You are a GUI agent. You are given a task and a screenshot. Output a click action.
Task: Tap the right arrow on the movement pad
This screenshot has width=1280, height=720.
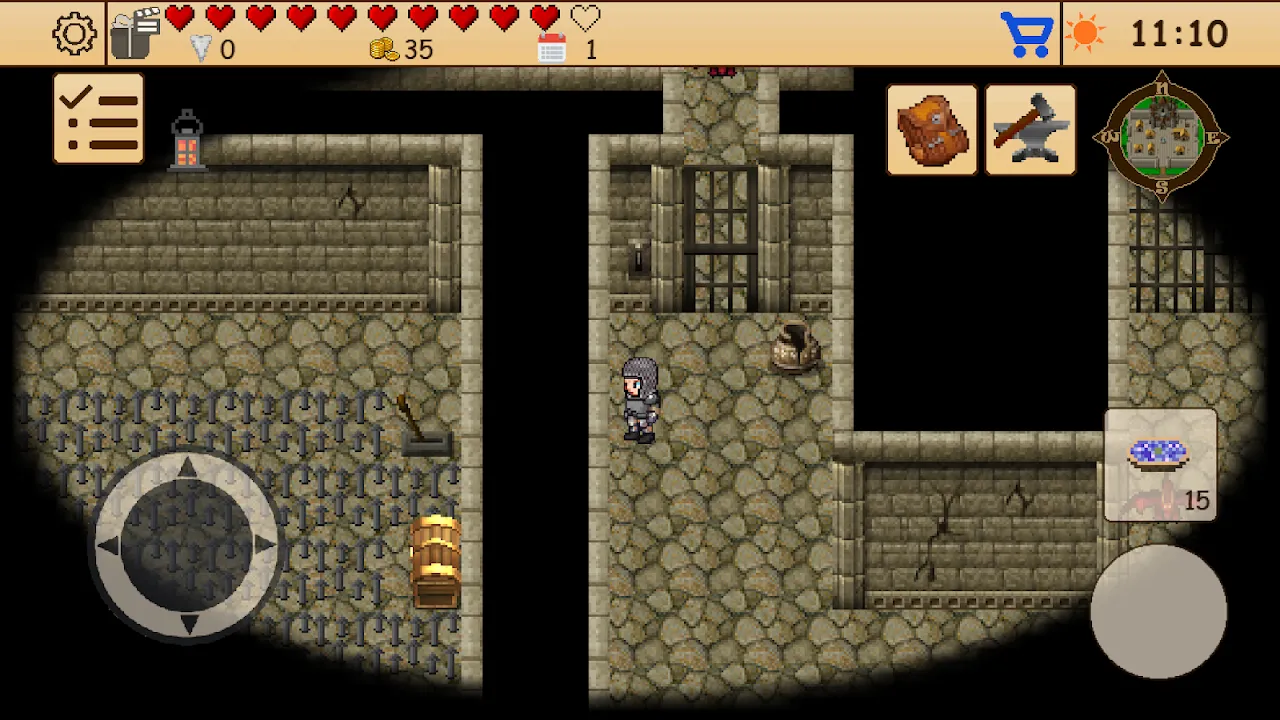coord(265,545)
